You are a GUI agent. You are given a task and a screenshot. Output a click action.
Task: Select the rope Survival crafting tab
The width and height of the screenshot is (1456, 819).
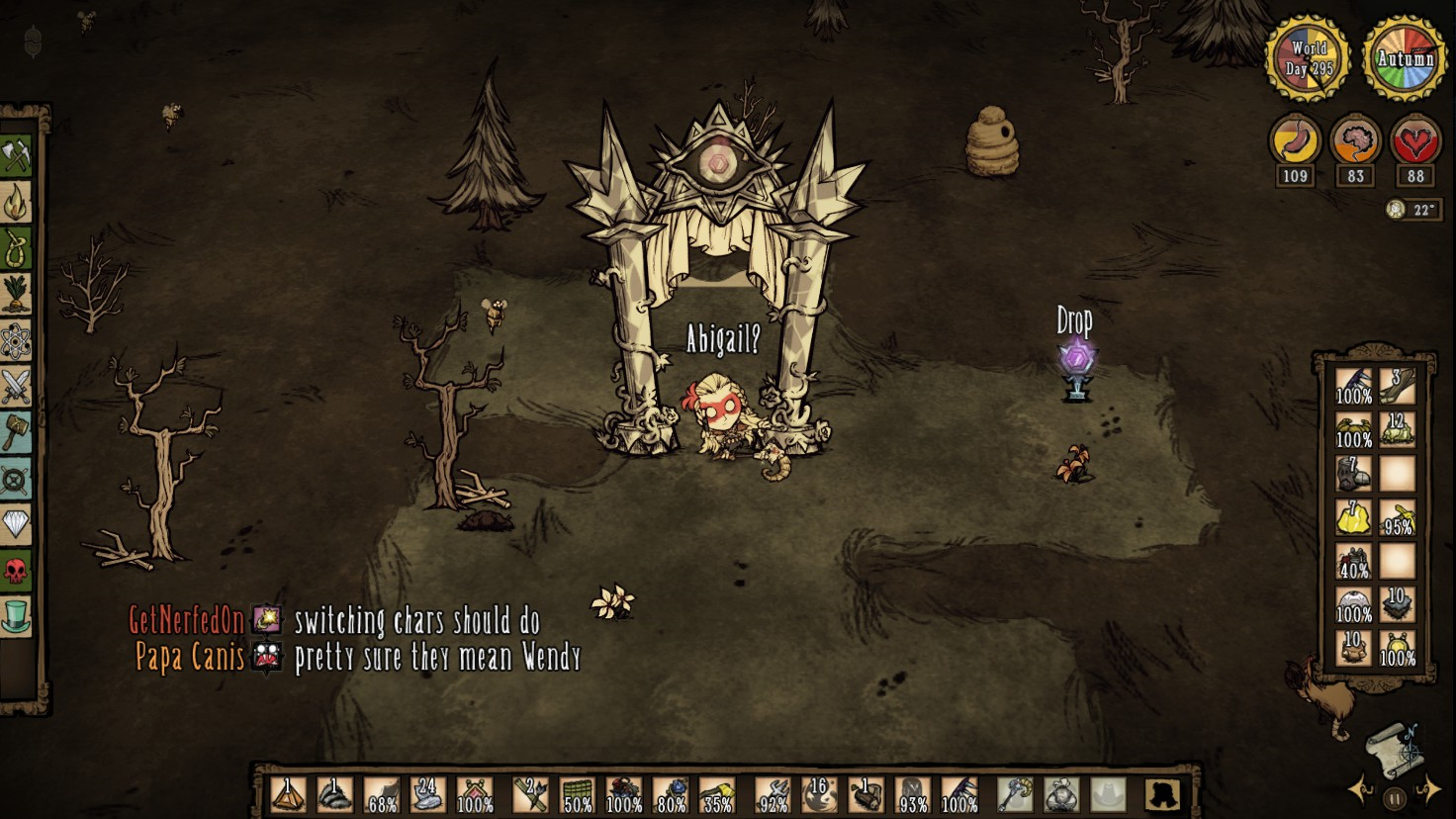[17, 248]
